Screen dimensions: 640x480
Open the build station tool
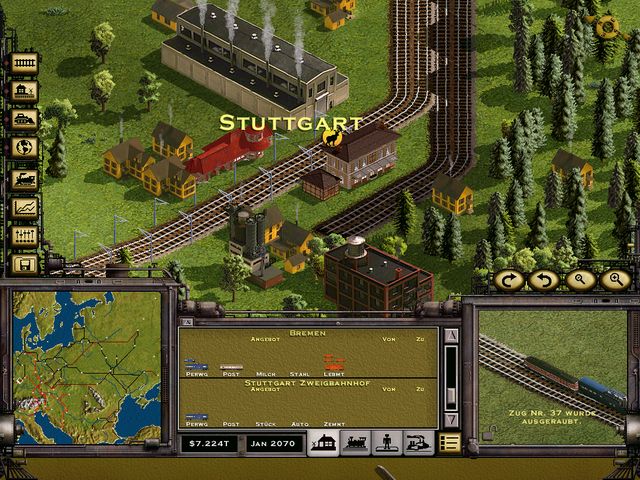[x=24, y=91]
